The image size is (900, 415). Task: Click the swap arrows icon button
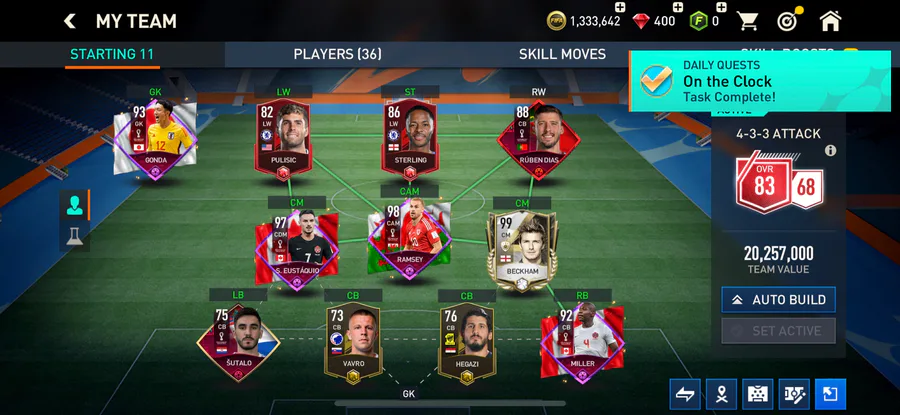click(685, 393)
